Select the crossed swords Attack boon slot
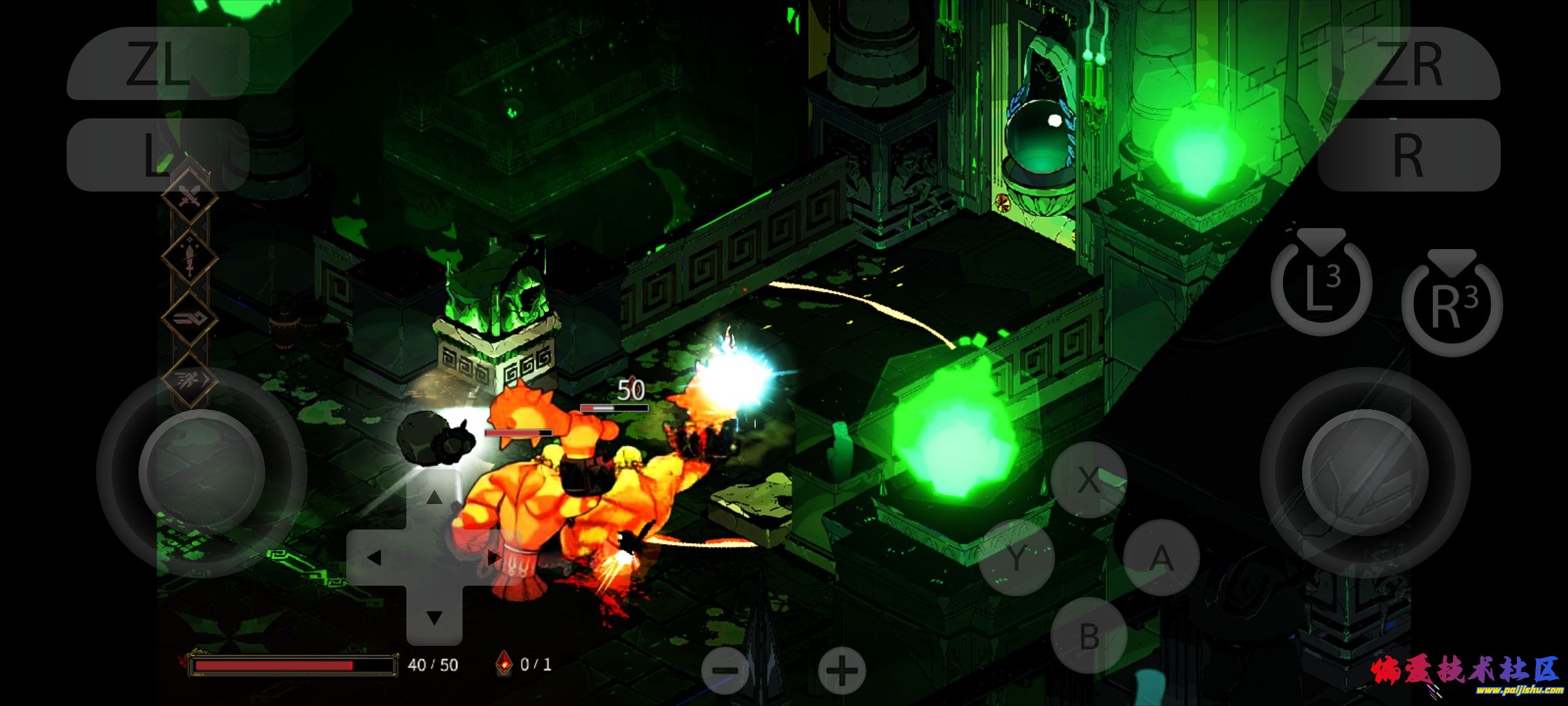The height and width of the screenshot is (706, 1568). point(189,196)
